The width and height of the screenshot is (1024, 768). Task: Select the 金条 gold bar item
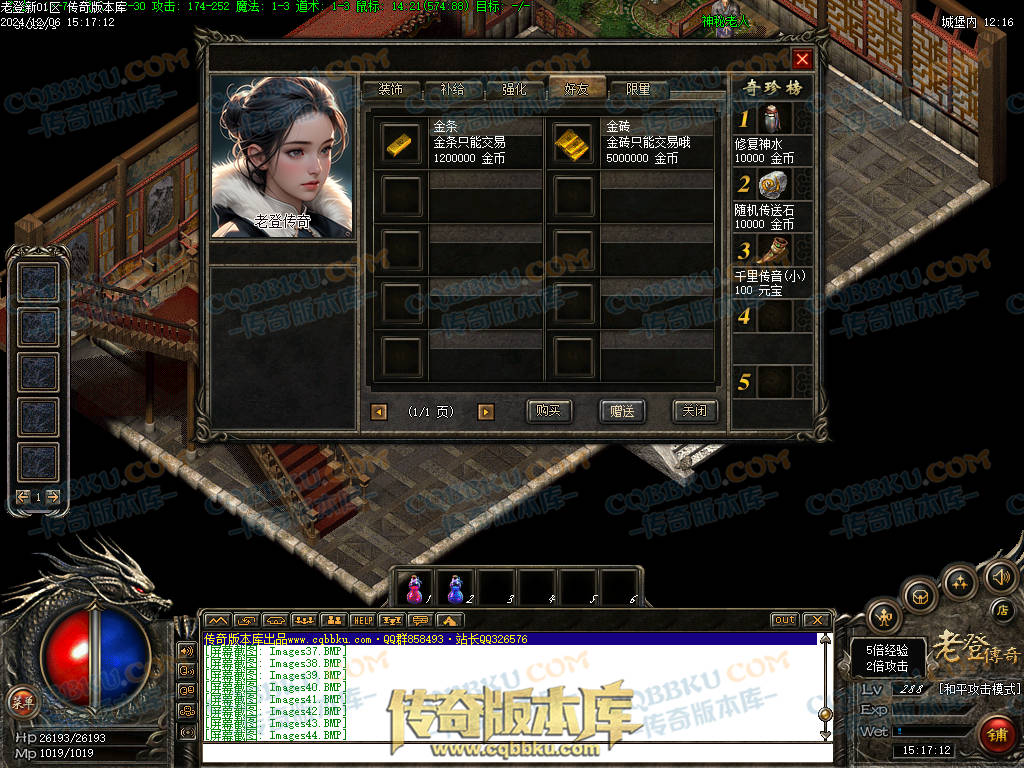[403, 143]
